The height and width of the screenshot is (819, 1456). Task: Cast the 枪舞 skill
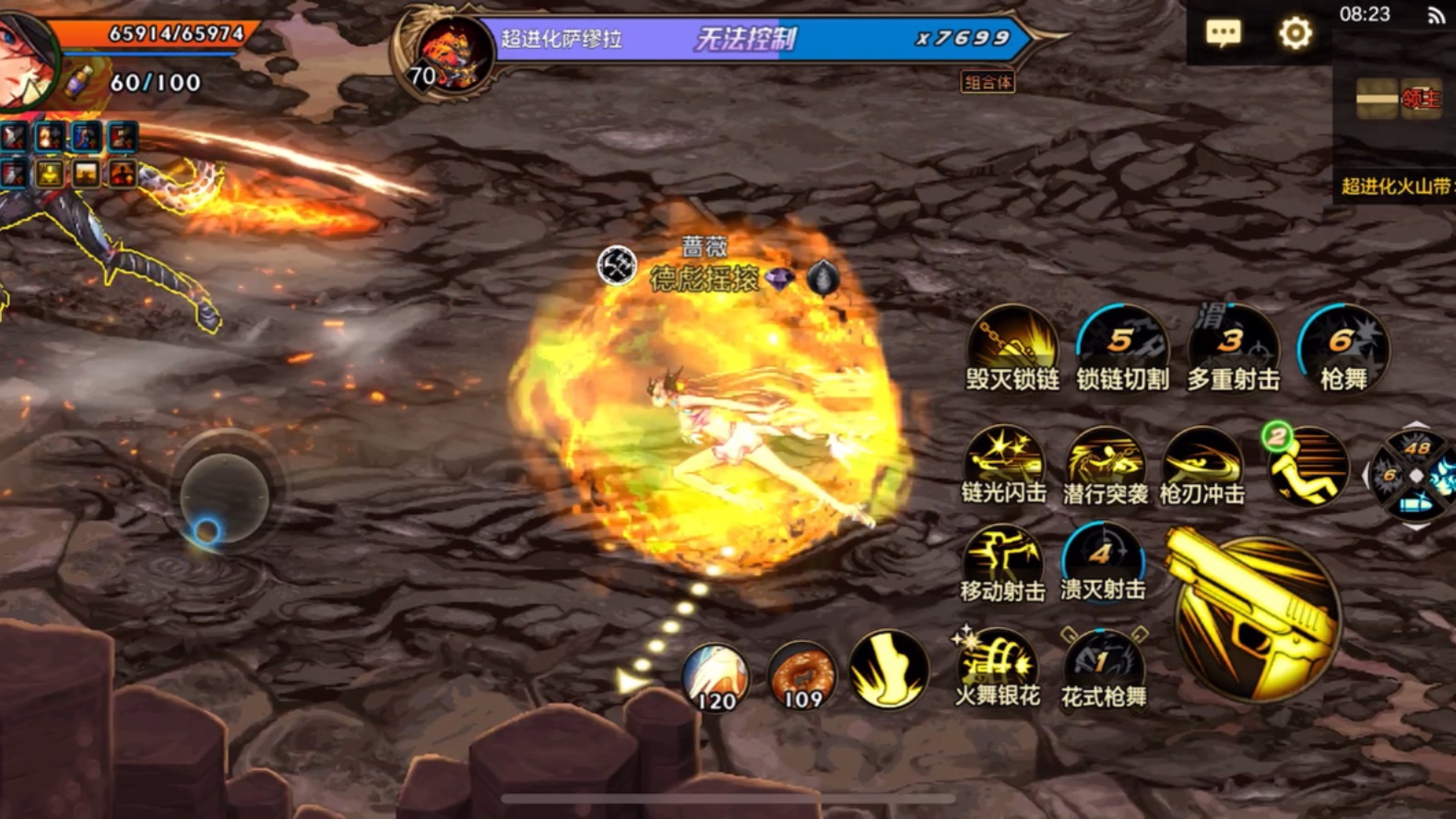click(1343, 344)
